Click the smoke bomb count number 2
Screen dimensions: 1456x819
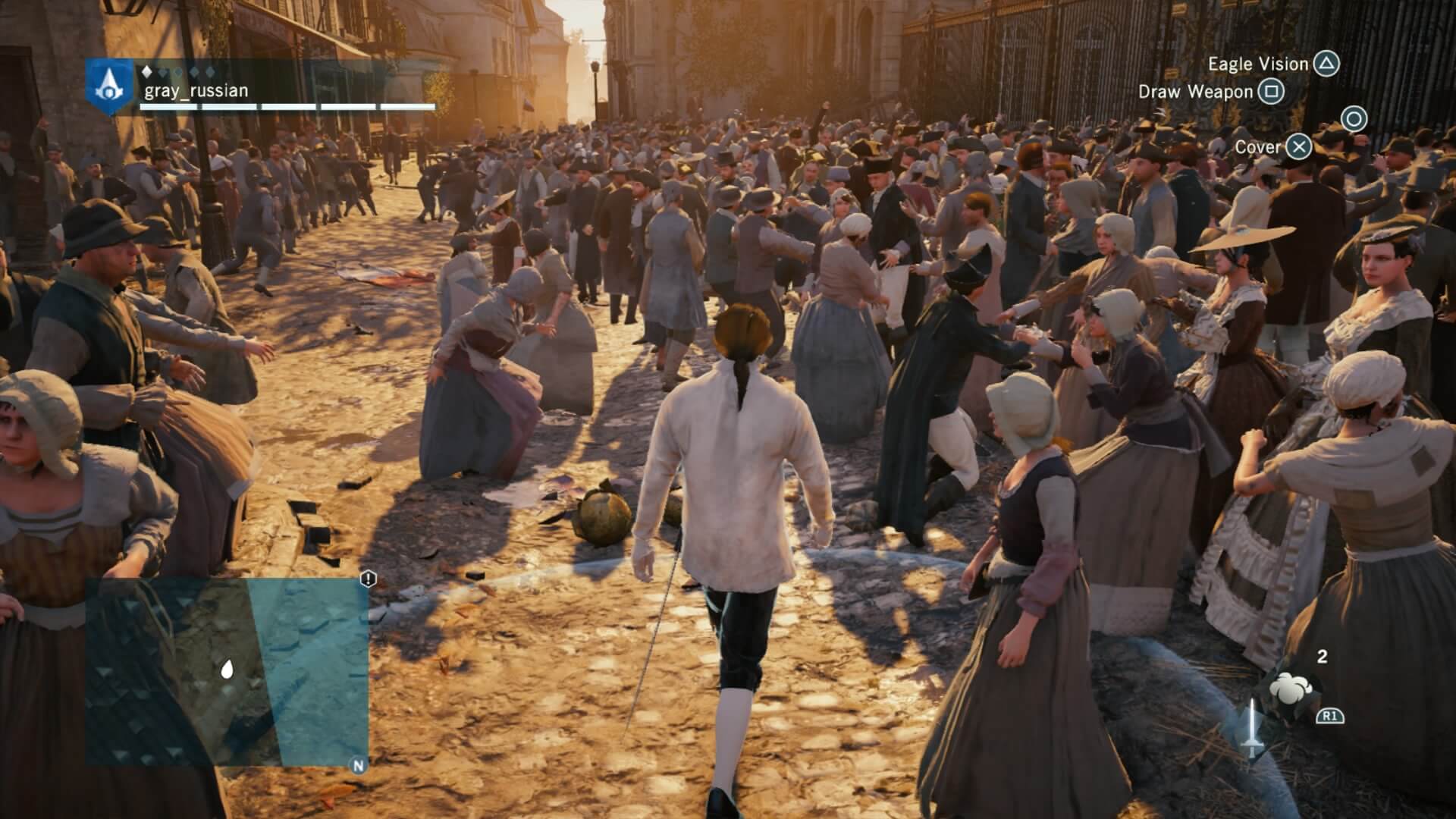coord(1322,657)
